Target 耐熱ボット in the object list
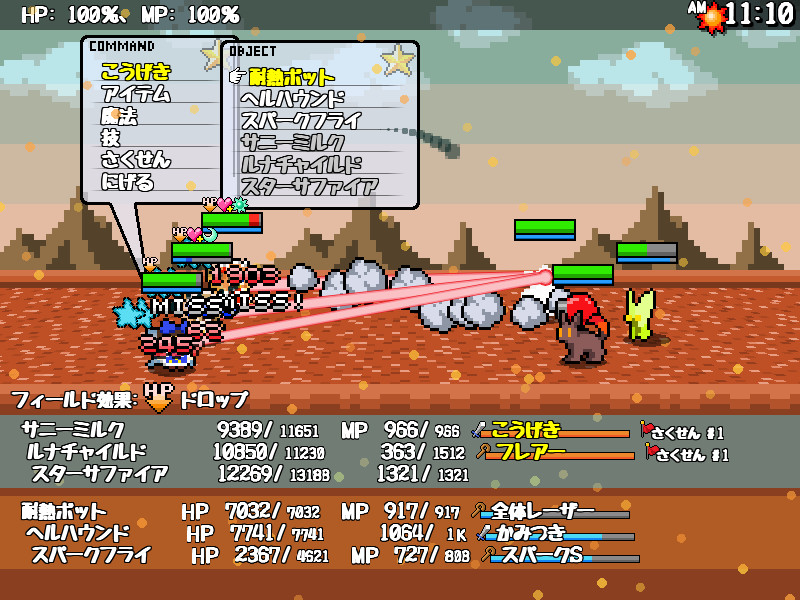Image resolution: width=800 pixels, height=600 pixels. 292,77
